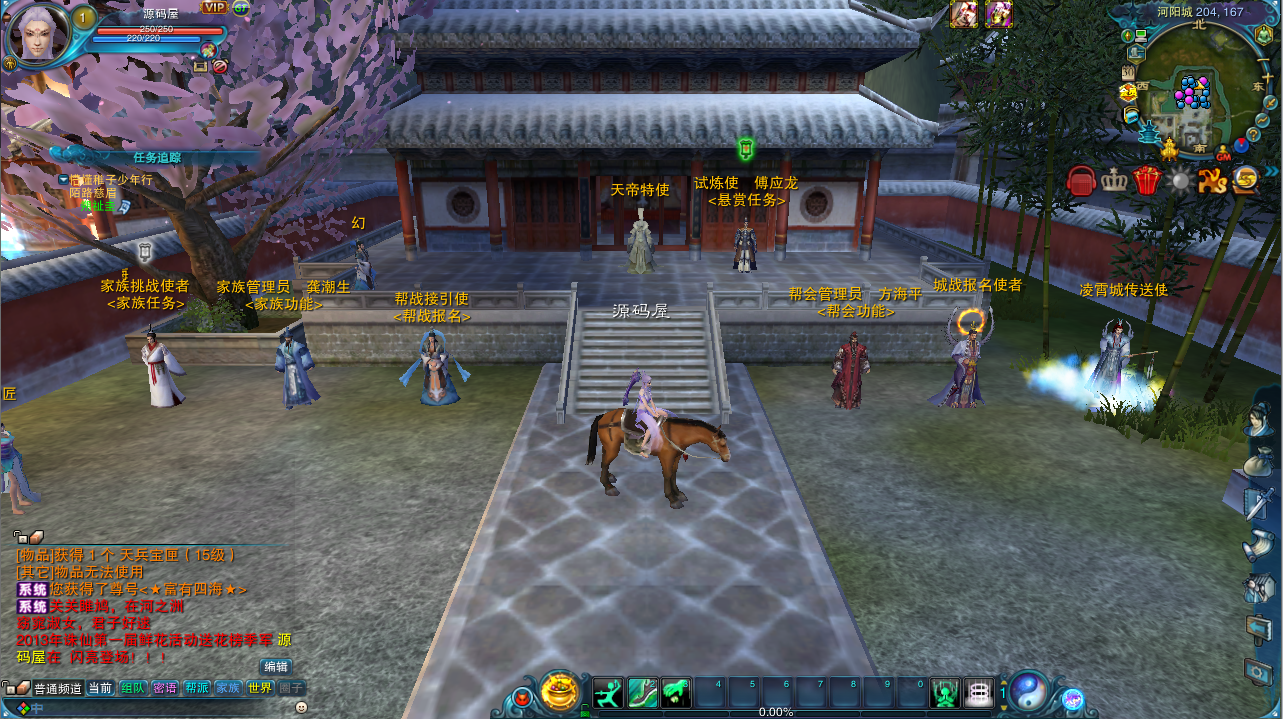Image resolution: width=1283 pixels, height=719 pixels.
Task: Activate the green meditation skill icon
Action: pos(945,692)
